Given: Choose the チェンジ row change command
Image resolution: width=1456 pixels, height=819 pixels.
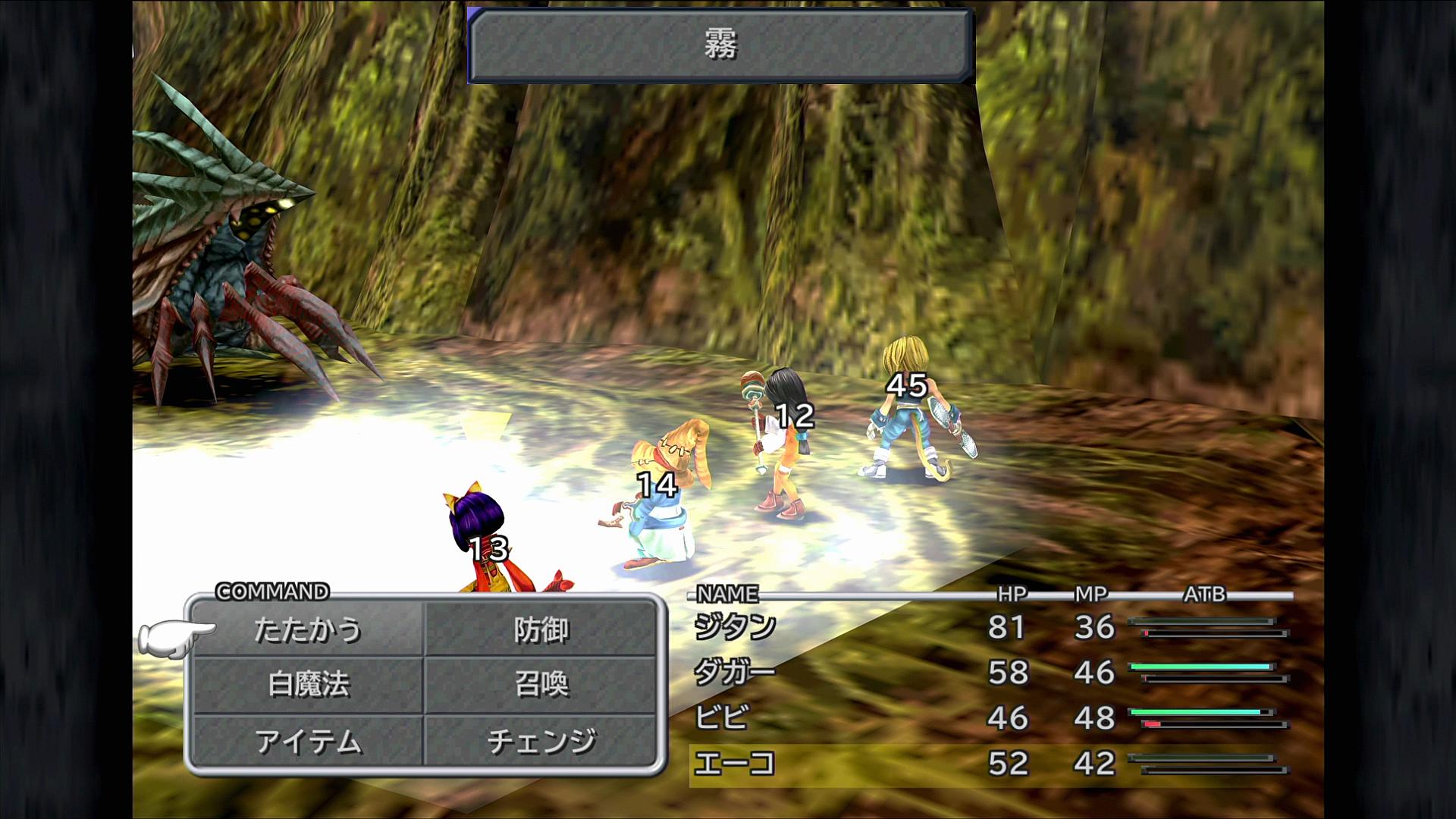Looking at the screenshot, I should pyautogui.click(x=541, y=741).
